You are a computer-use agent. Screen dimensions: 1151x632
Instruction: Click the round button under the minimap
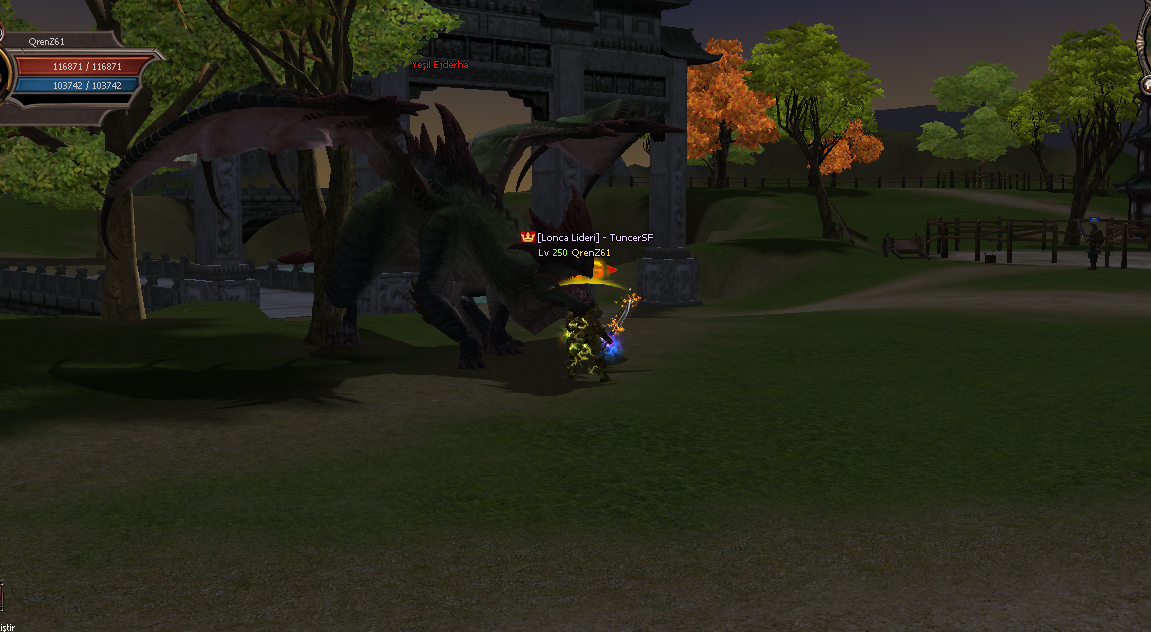[x=1145, y=85]
